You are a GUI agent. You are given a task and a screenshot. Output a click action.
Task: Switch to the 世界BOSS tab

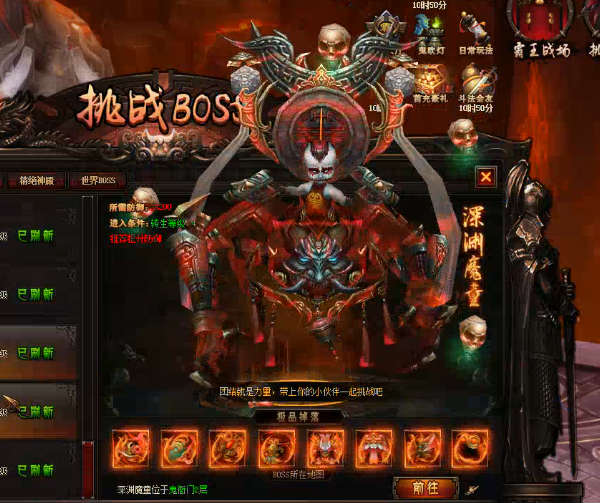click(x=99, y=180)
